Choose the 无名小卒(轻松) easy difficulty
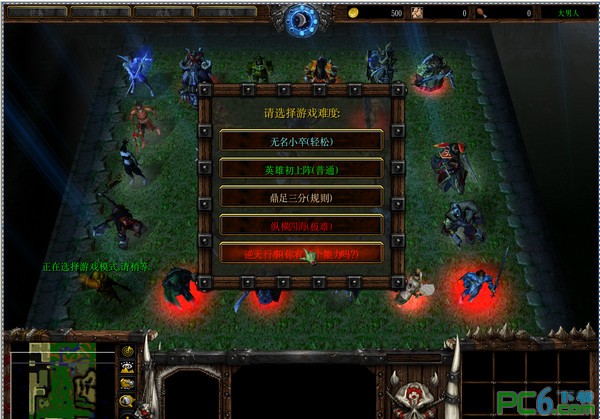 point(300,141)
